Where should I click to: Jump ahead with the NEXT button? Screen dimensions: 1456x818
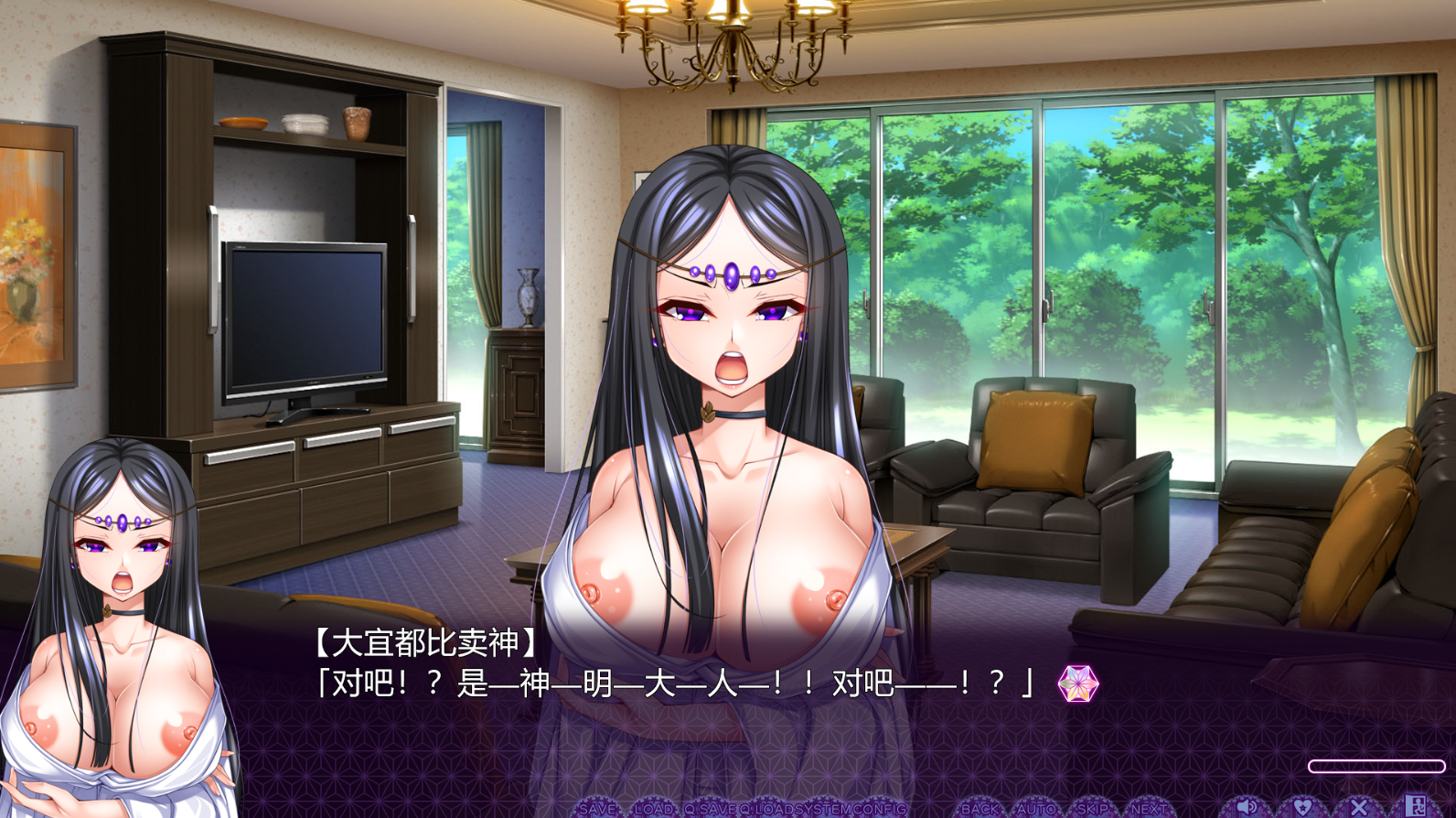(1148, 809)
